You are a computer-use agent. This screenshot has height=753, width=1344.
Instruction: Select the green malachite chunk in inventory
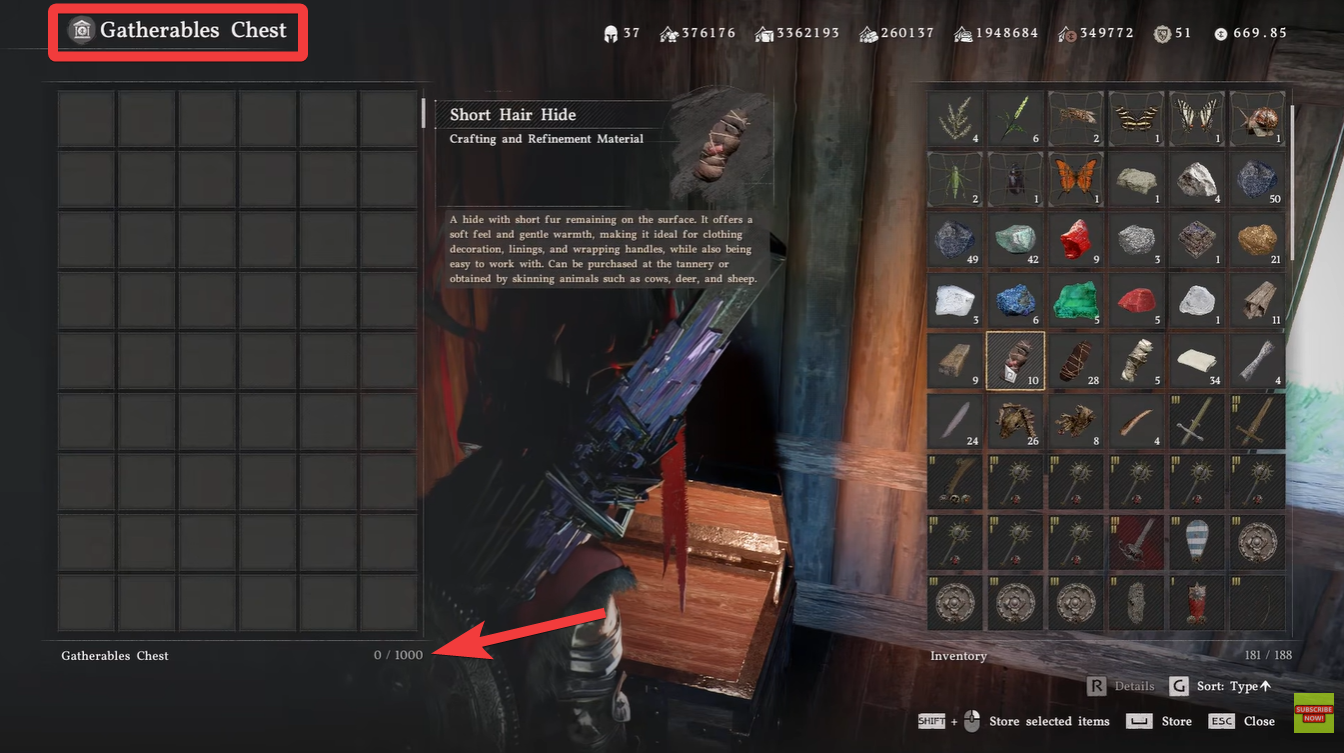(x=1076, y=300)
